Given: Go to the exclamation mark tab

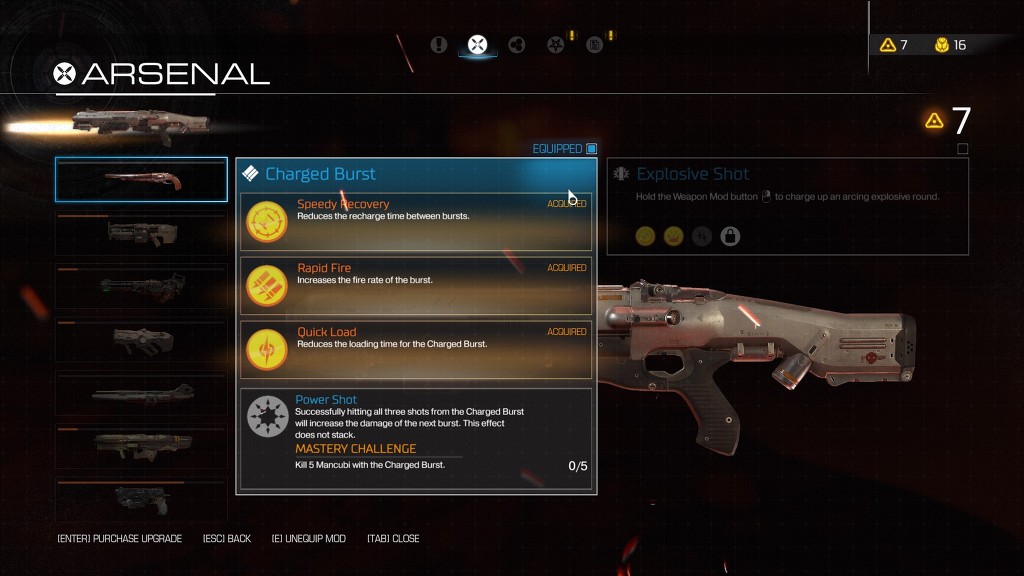Looking at the screenshot, I should coord(438,44).
